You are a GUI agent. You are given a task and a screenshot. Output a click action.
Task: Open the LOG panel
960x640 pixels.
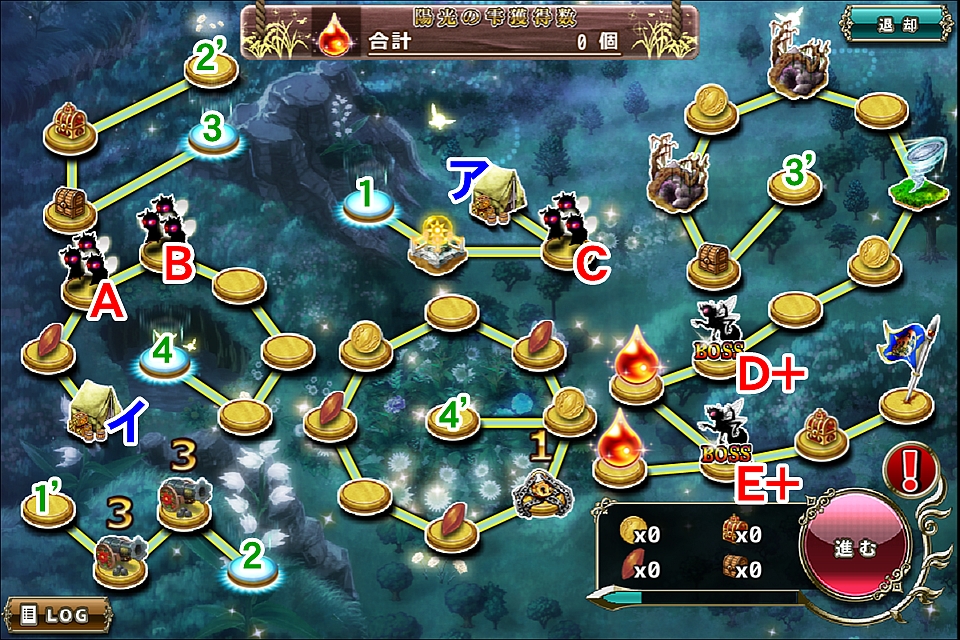click(x=49, y=613)
